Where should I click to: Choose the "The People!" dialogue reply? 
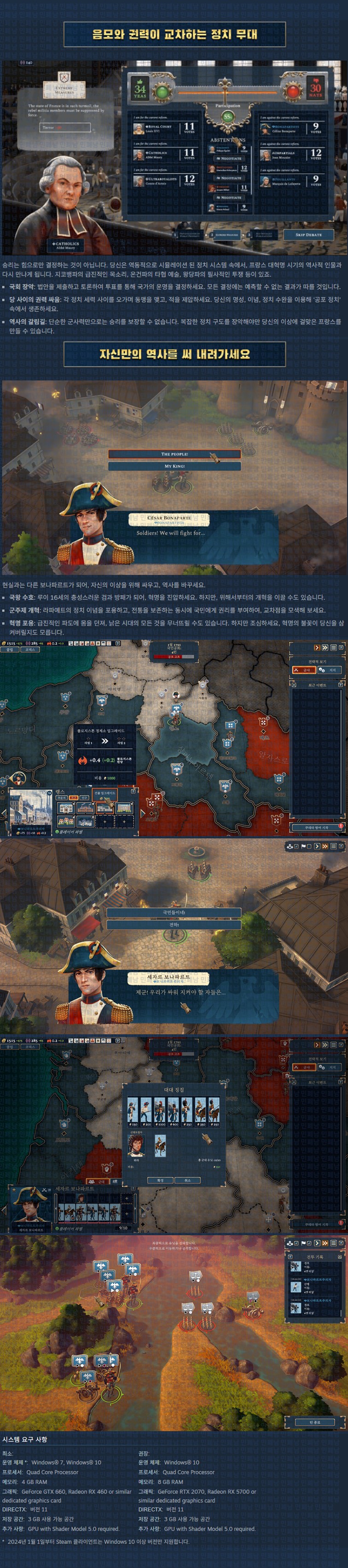[174, 454]
